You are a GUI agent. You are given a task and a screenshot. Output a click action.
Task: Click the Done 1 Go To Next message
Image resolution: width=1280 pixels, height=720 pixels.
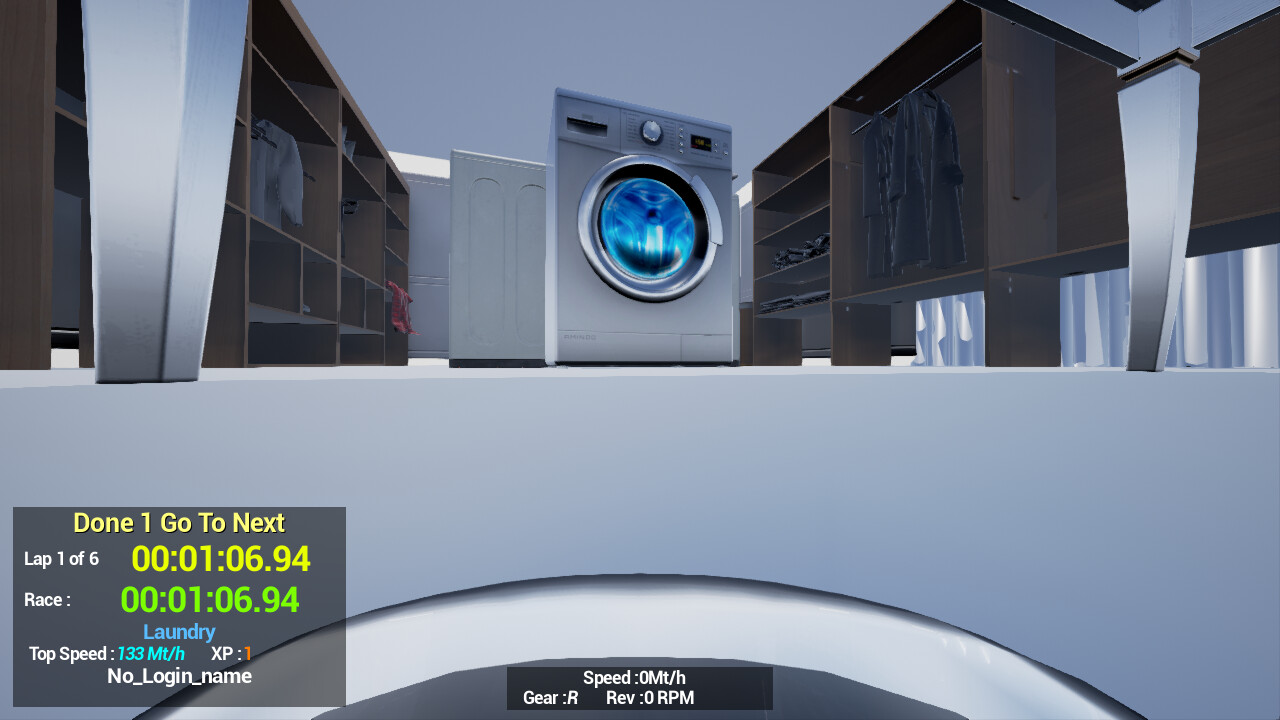click(178, 522)
